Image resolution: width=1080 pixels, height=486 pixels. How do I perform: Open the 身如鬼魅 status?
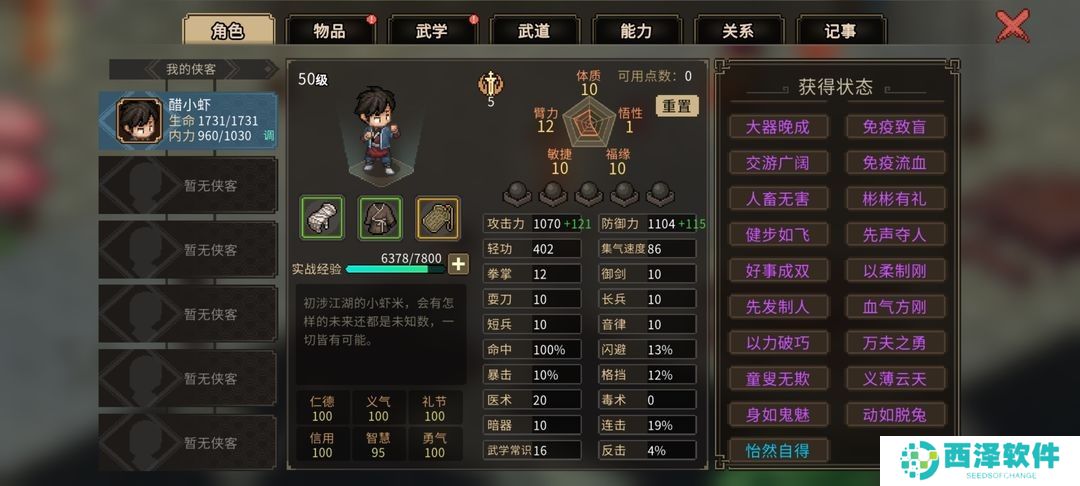tap(777, 415)
